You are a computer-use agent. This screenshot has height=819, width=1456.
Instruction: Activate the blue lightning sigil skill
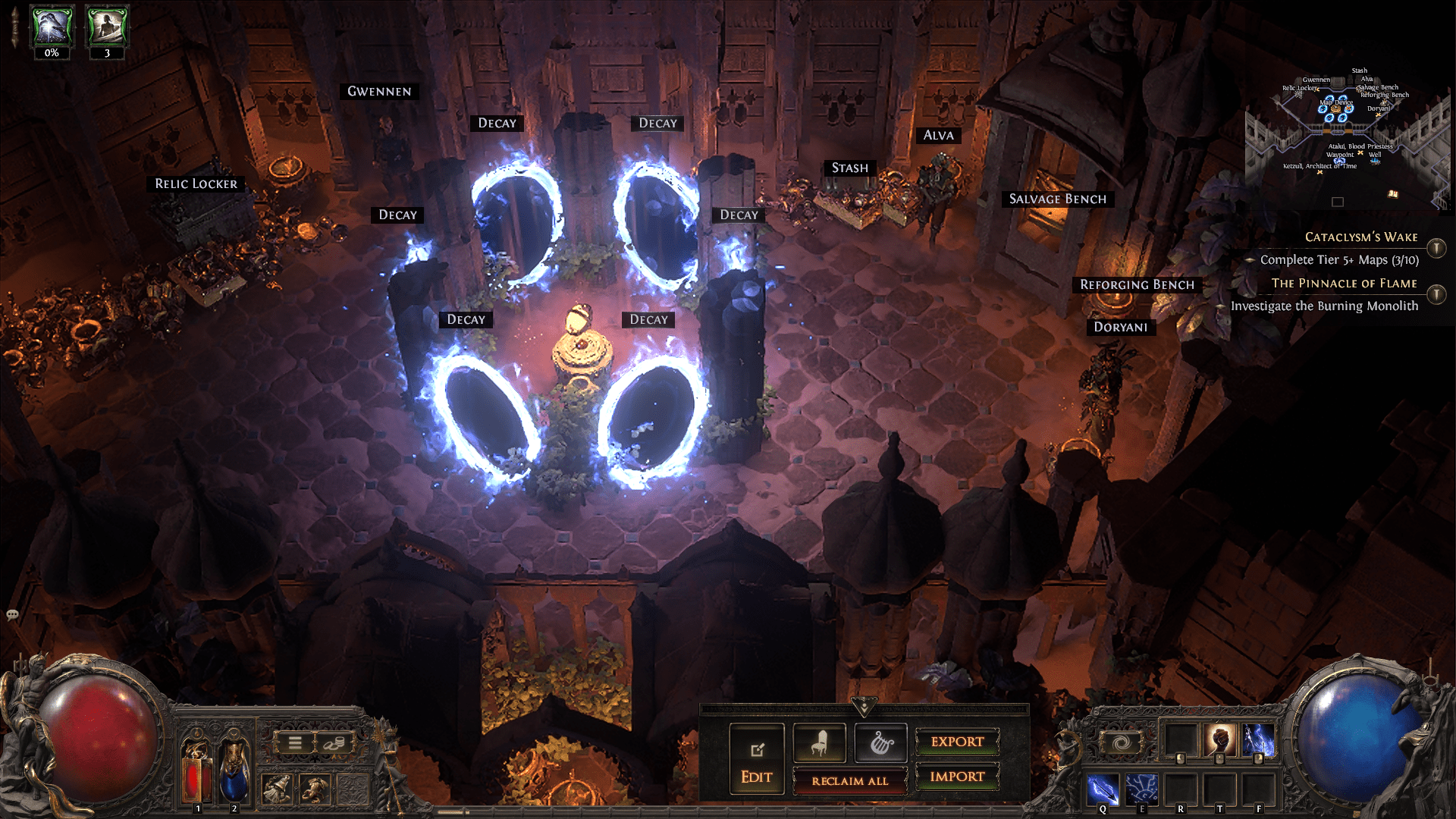[1141, 789]
